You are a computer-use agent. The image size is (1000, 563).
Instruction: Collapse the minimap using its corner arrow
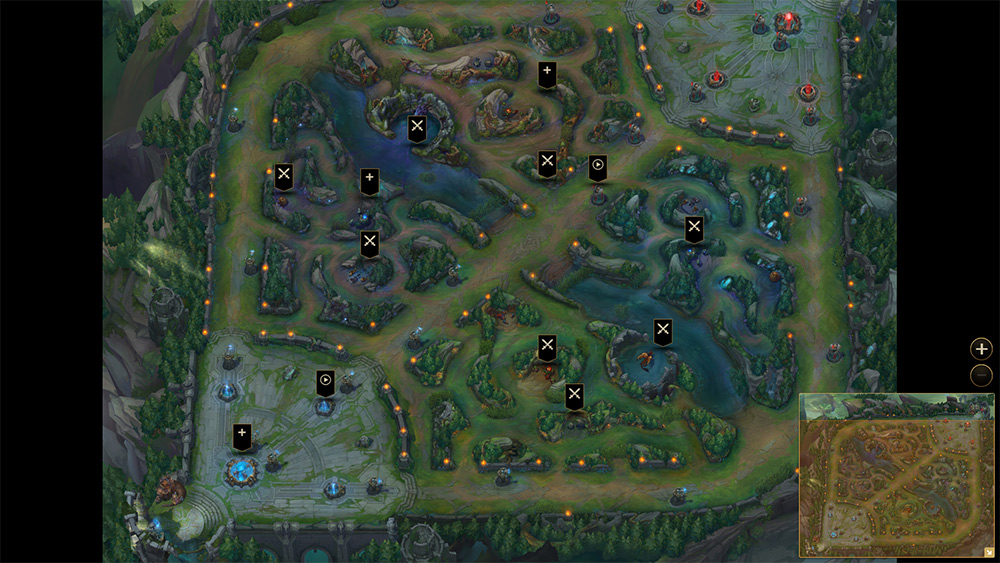pyautogui.click(x=988, y=551)
